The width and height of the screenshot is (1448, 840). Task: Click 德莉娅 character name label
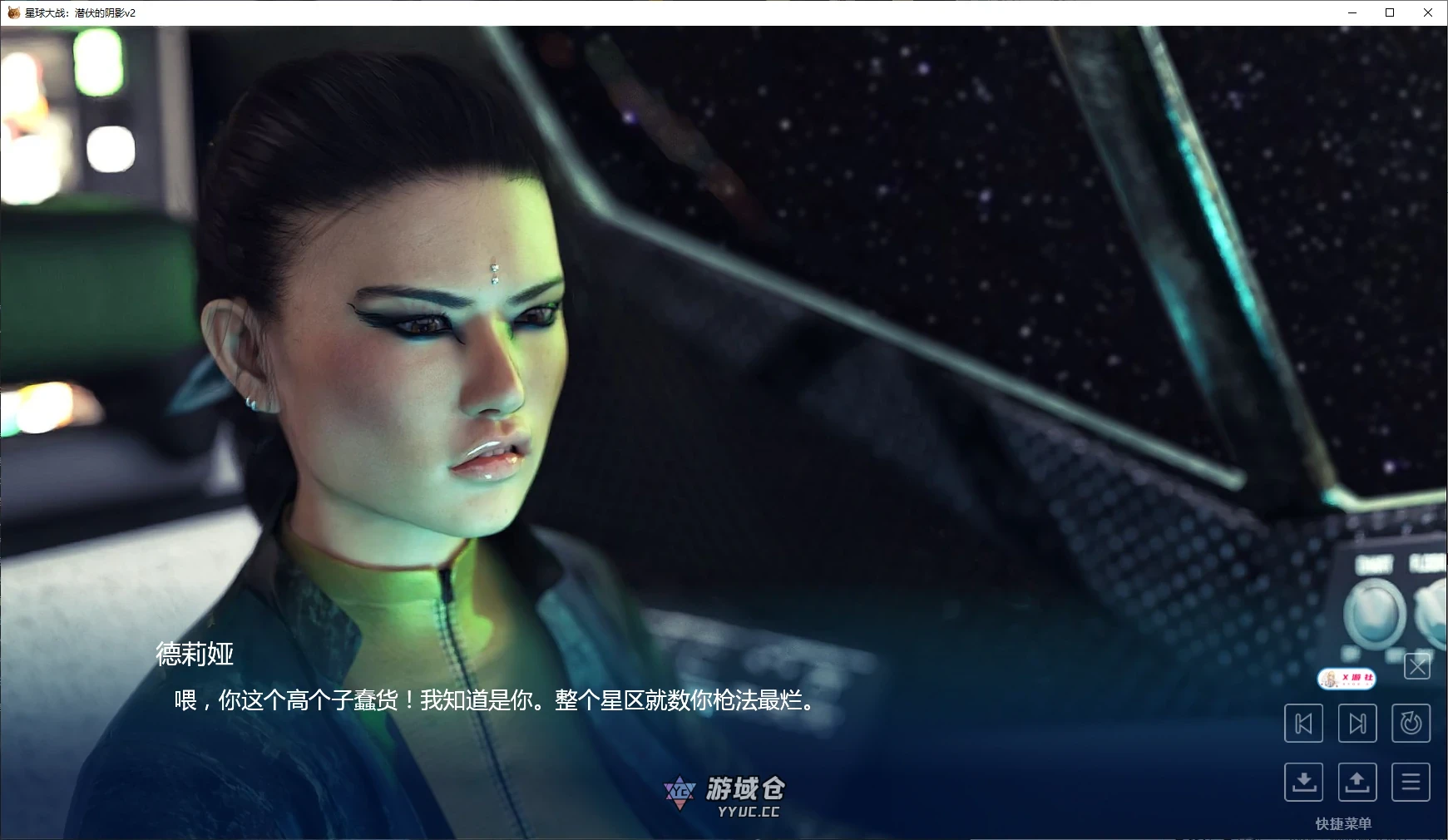tap(194, 656)
